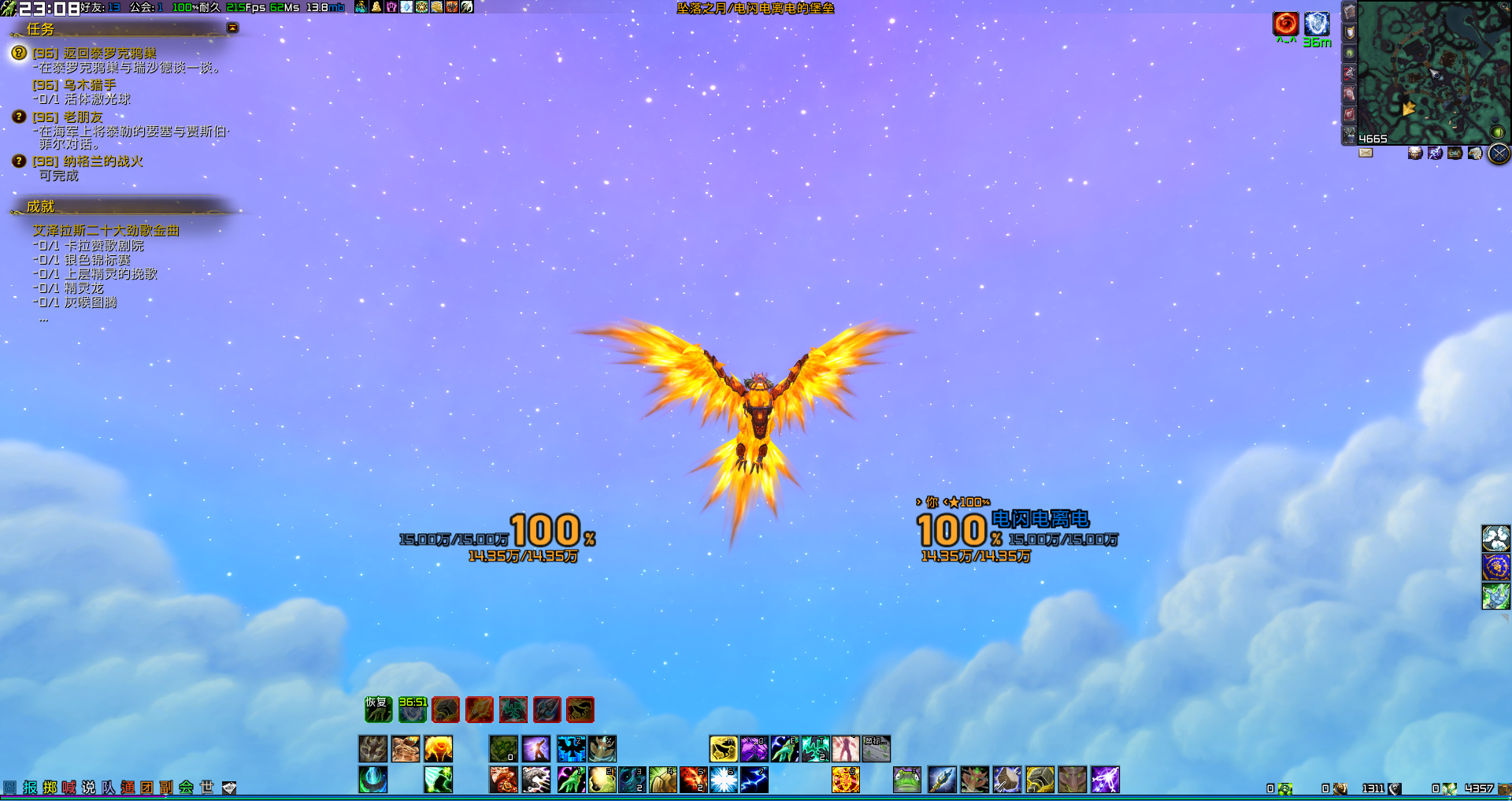The height and width of the screenshot is (801, 1512).
Task: Click the fiery swirl buff icon
Action: click(x=1285, y=24)
